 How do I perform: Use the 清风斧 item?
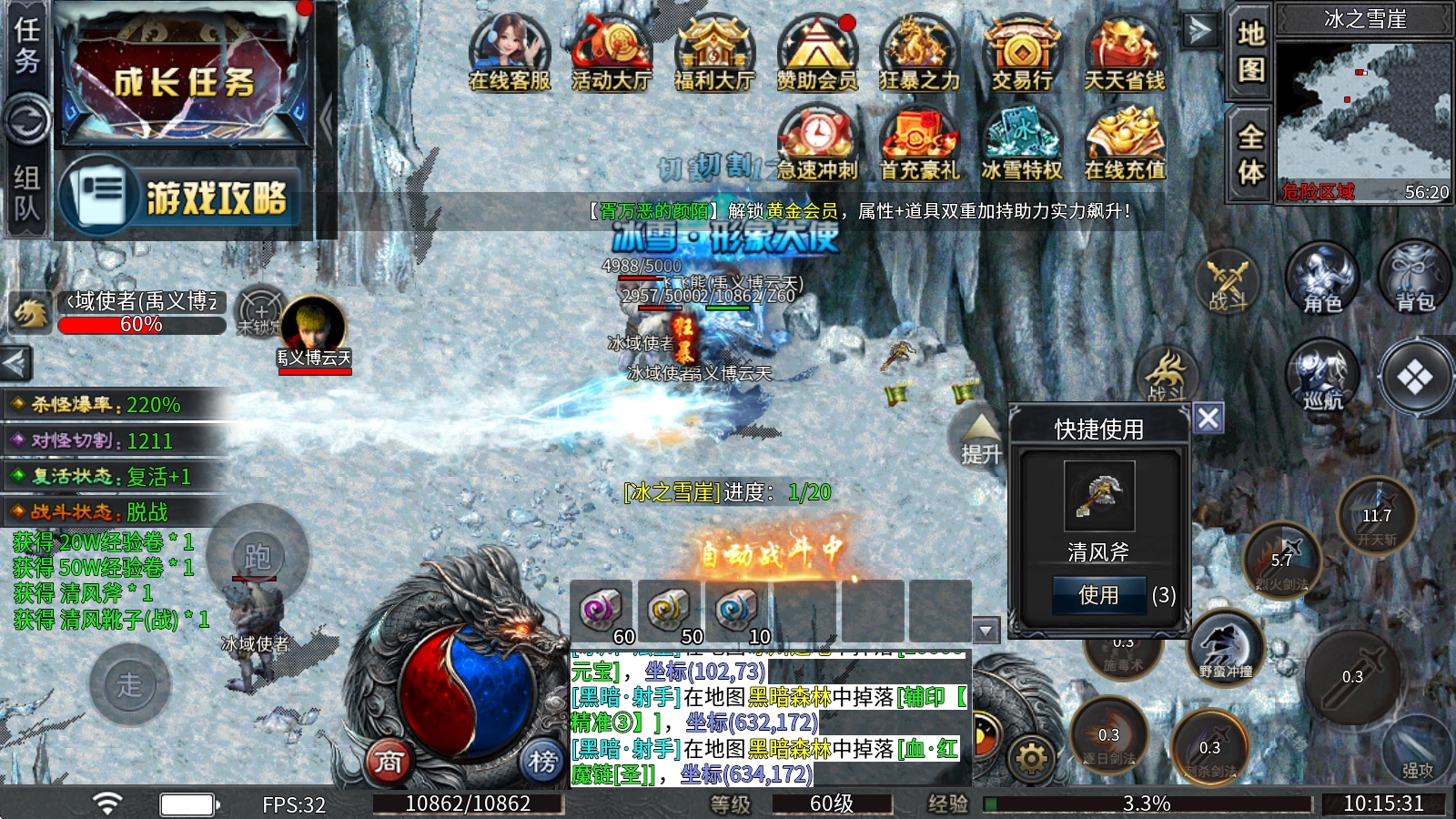tap(1098, 595)
